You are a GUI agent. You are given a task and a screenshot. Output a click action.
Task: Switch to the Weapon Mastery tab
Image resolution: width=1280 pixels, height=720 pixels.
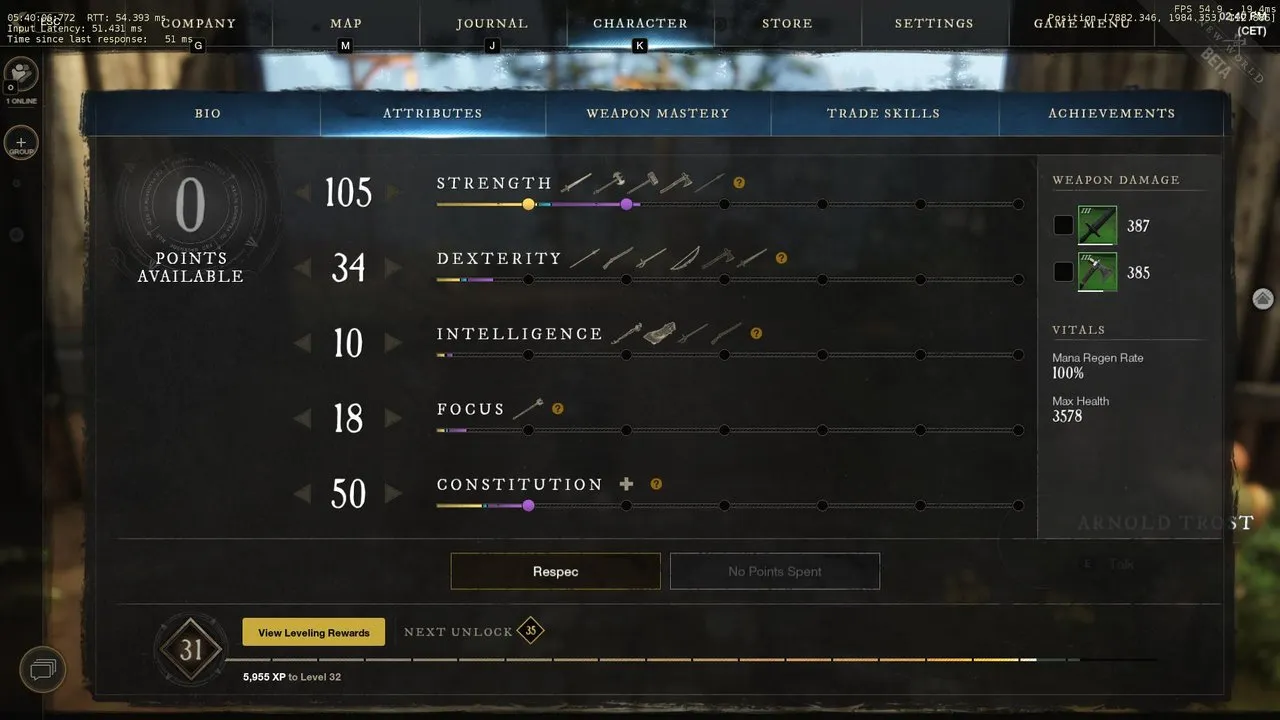coord(658,114)
